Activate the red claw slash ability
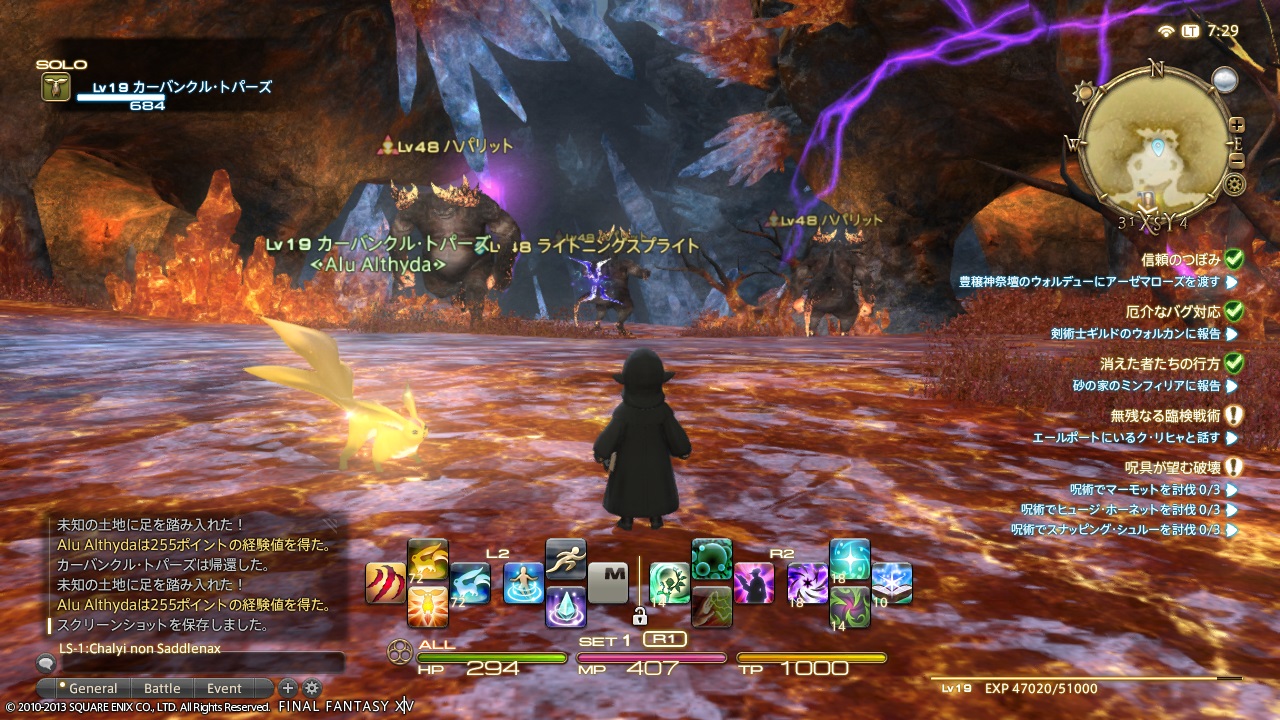This screenshot has width=1280, height=720. click(x=385, y=583)
